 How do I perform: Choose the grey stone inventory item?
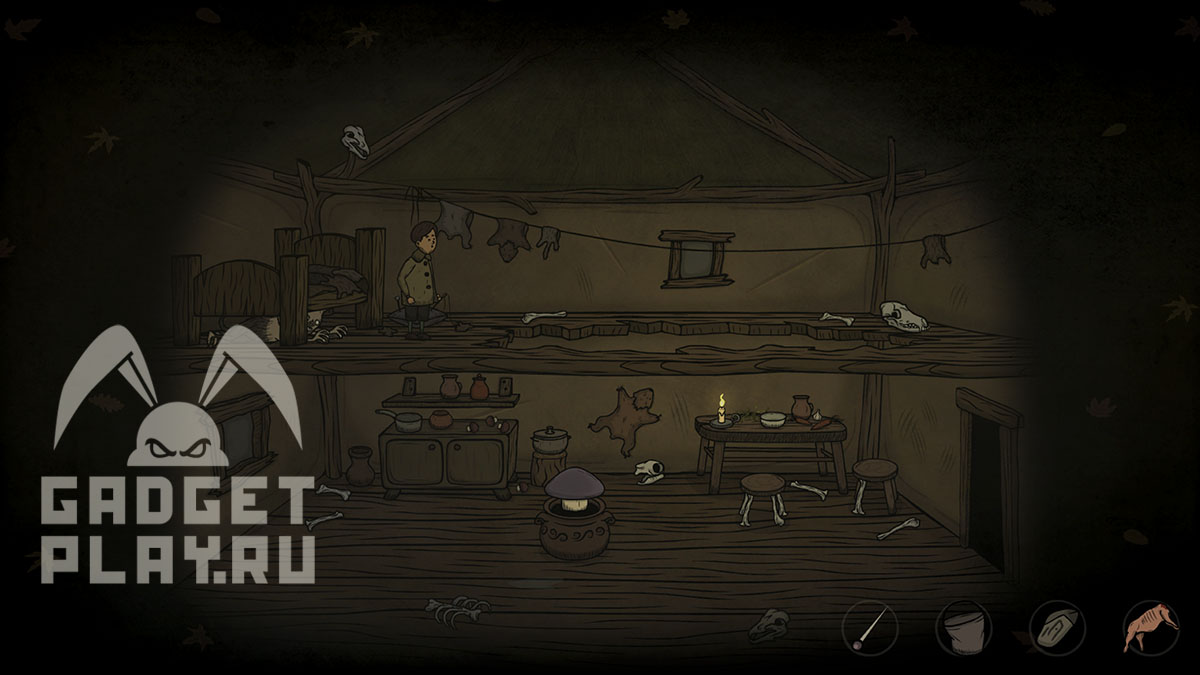1057,628
